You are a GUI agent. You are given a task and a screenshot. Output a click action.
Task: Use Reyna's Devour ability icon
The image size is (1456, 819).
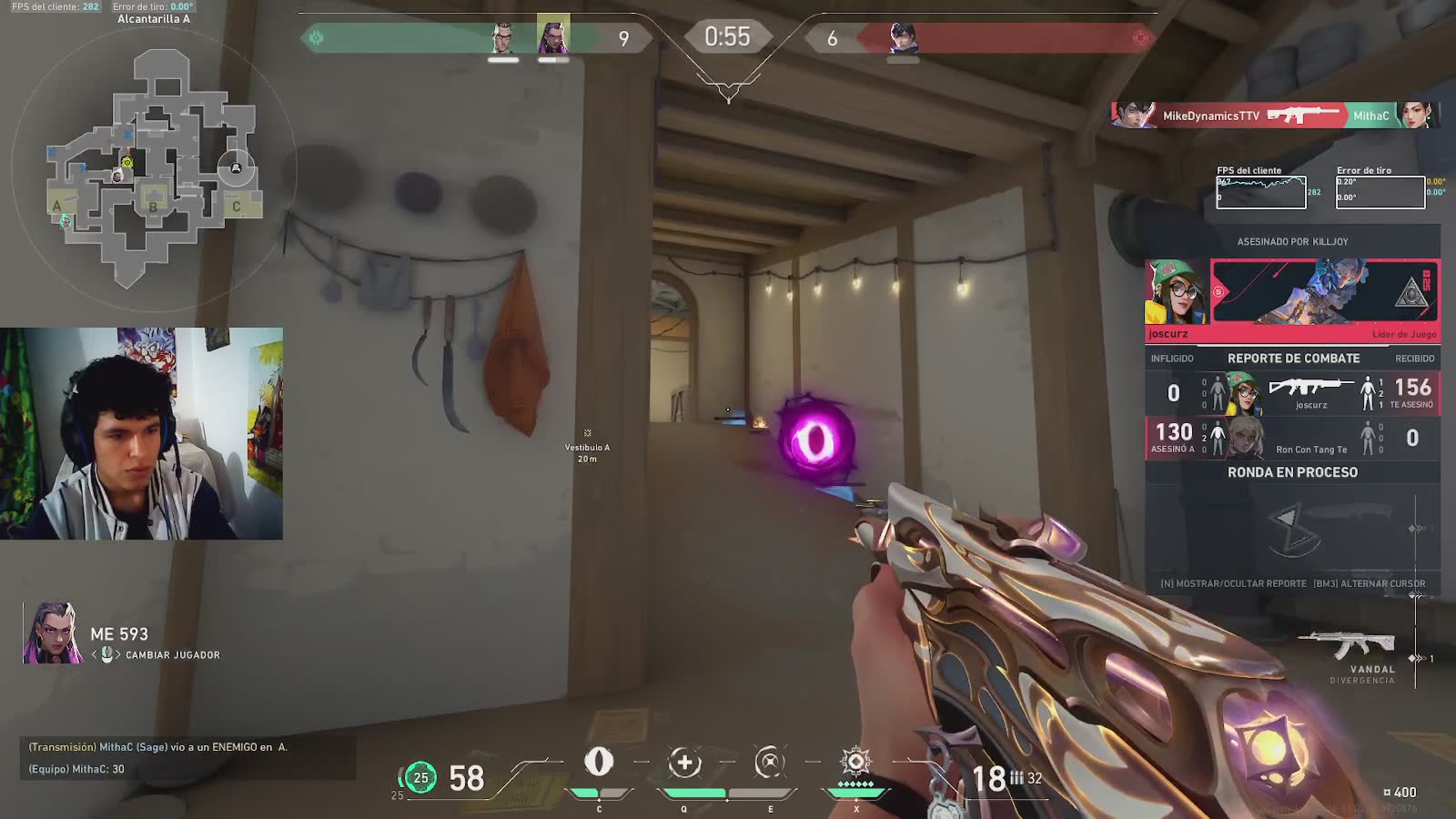684,763
